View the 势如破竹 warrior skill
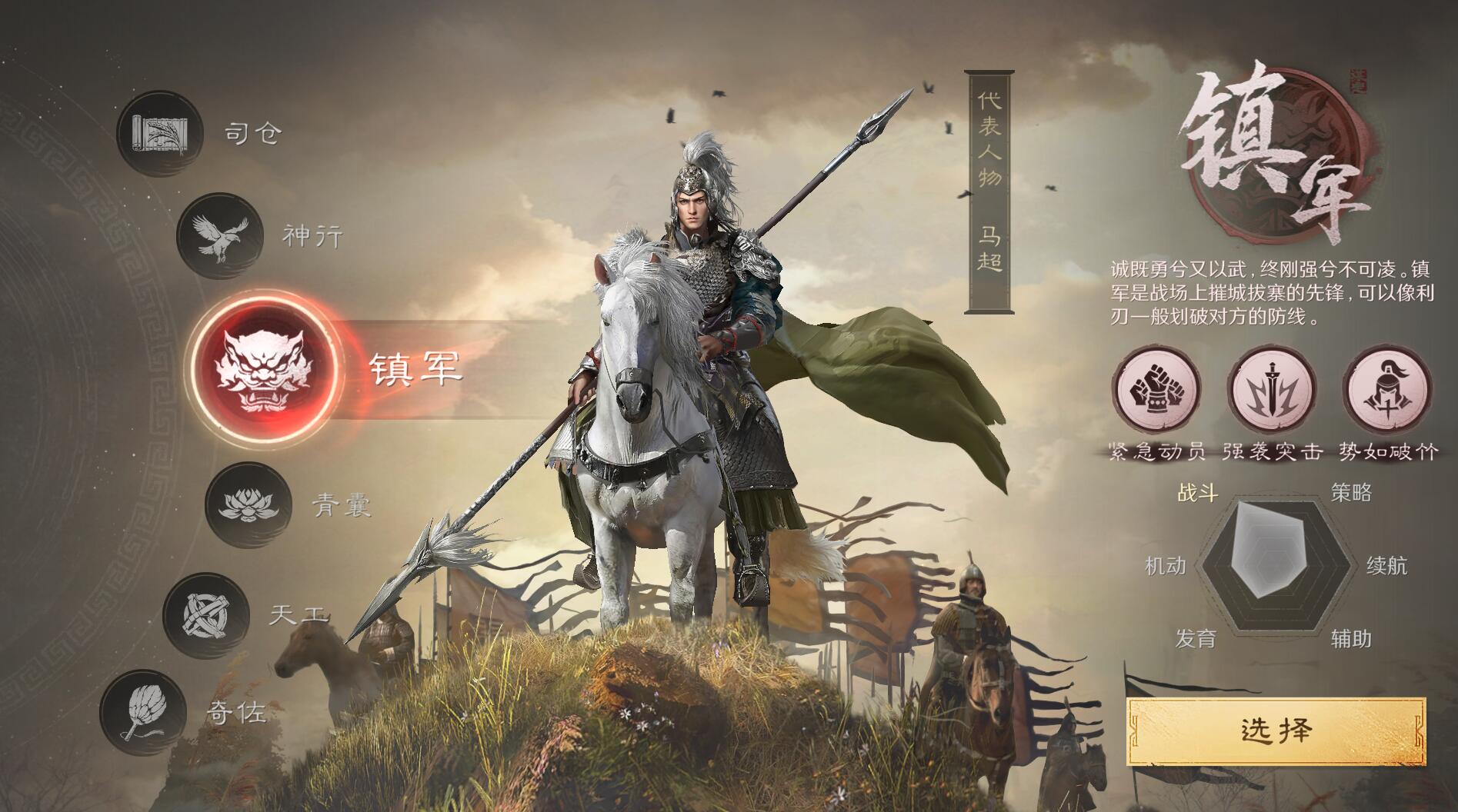 click(1387, 390)
